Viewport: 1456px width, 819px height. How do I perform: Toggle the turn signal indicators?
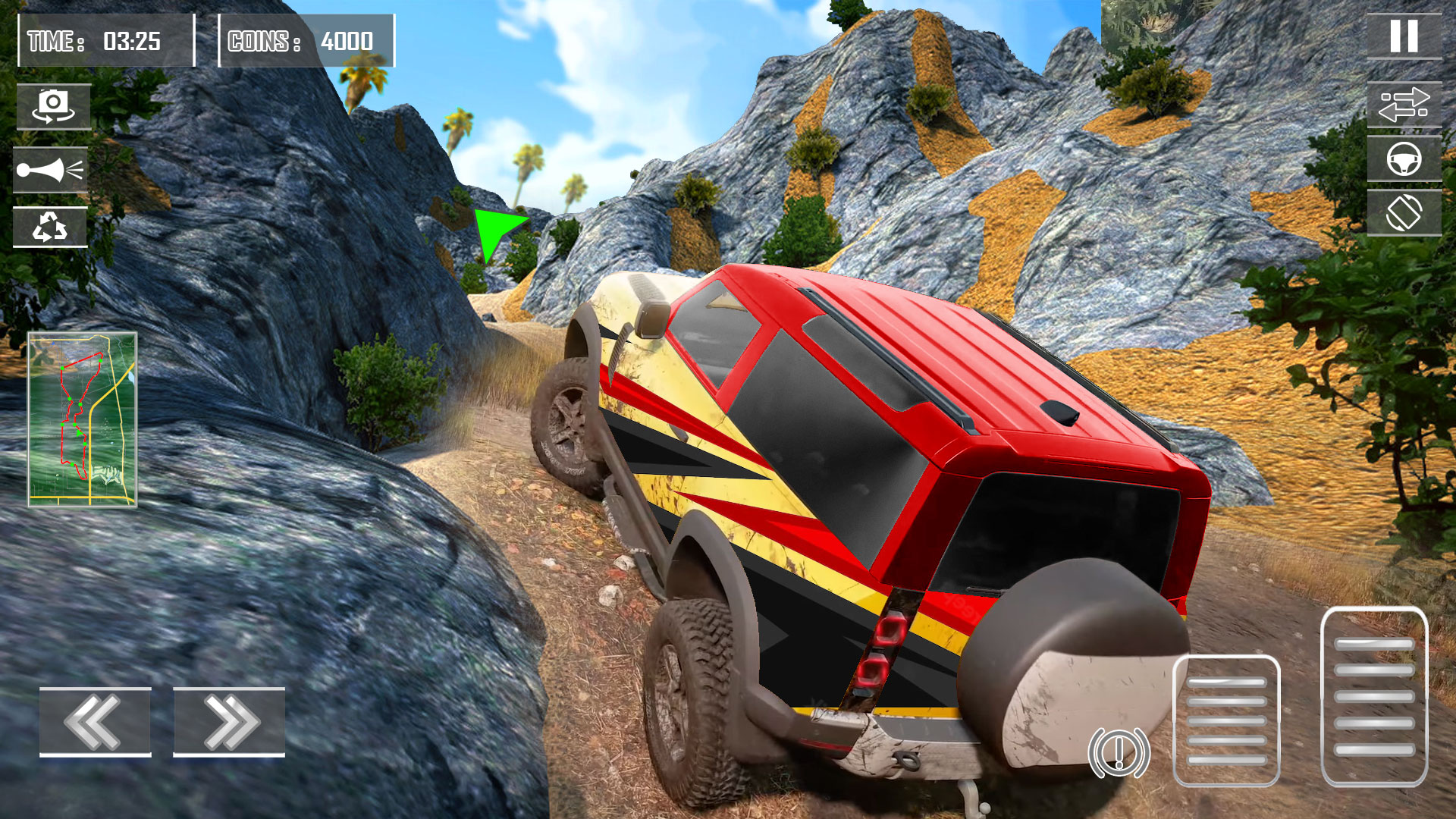coord(1404,106)
